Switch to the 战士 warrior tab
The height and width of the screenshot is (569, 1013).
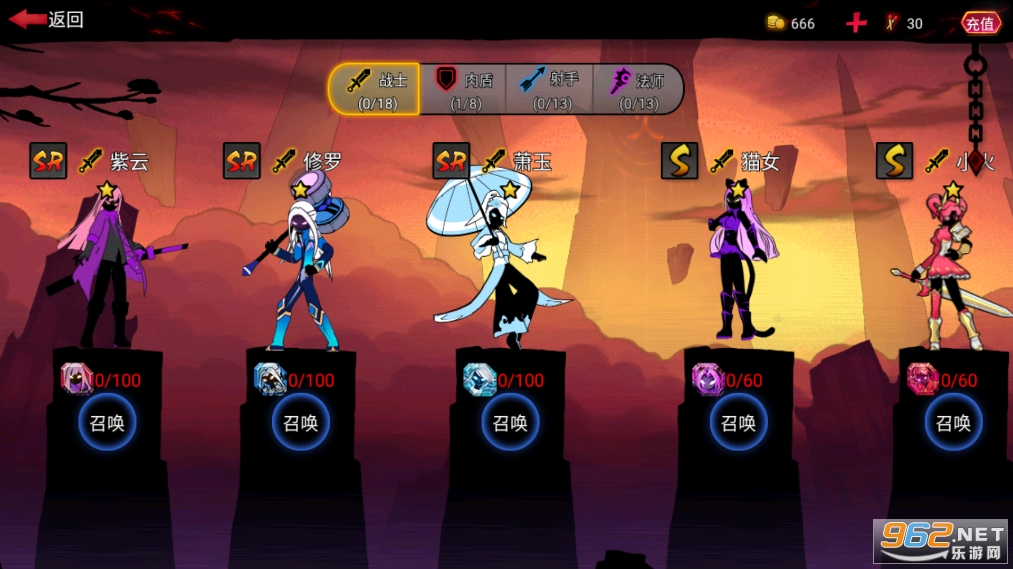(374, 90)
